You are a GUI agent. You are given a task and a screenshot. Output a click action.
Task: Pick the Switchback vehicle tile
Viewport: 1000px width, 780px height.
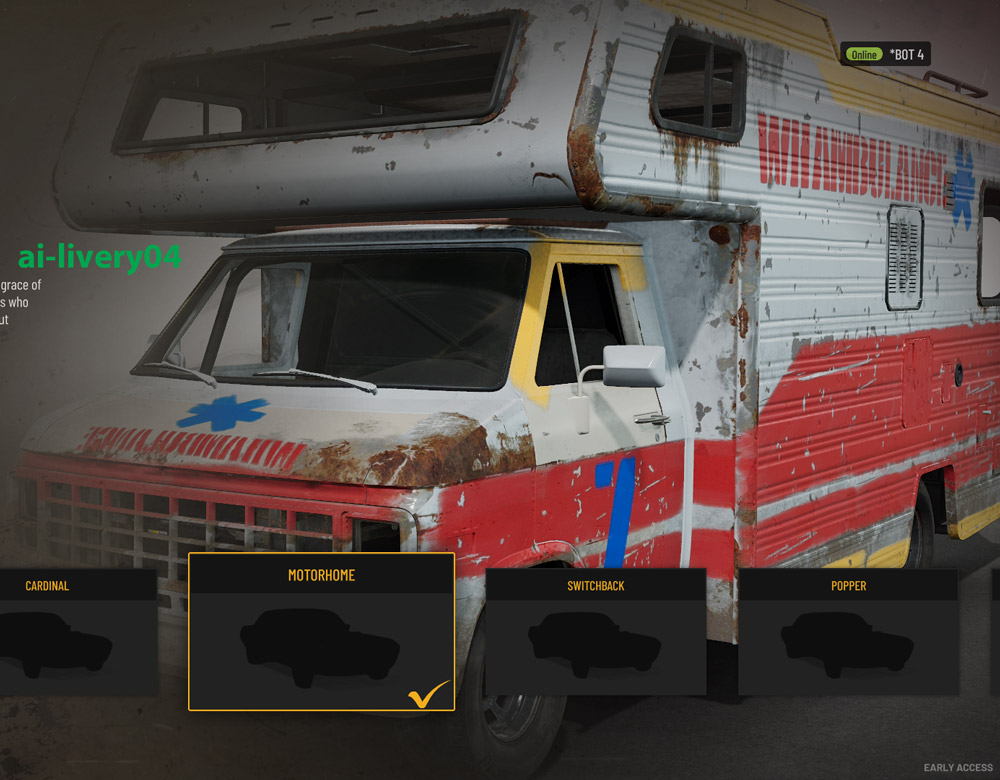[595, 632]
